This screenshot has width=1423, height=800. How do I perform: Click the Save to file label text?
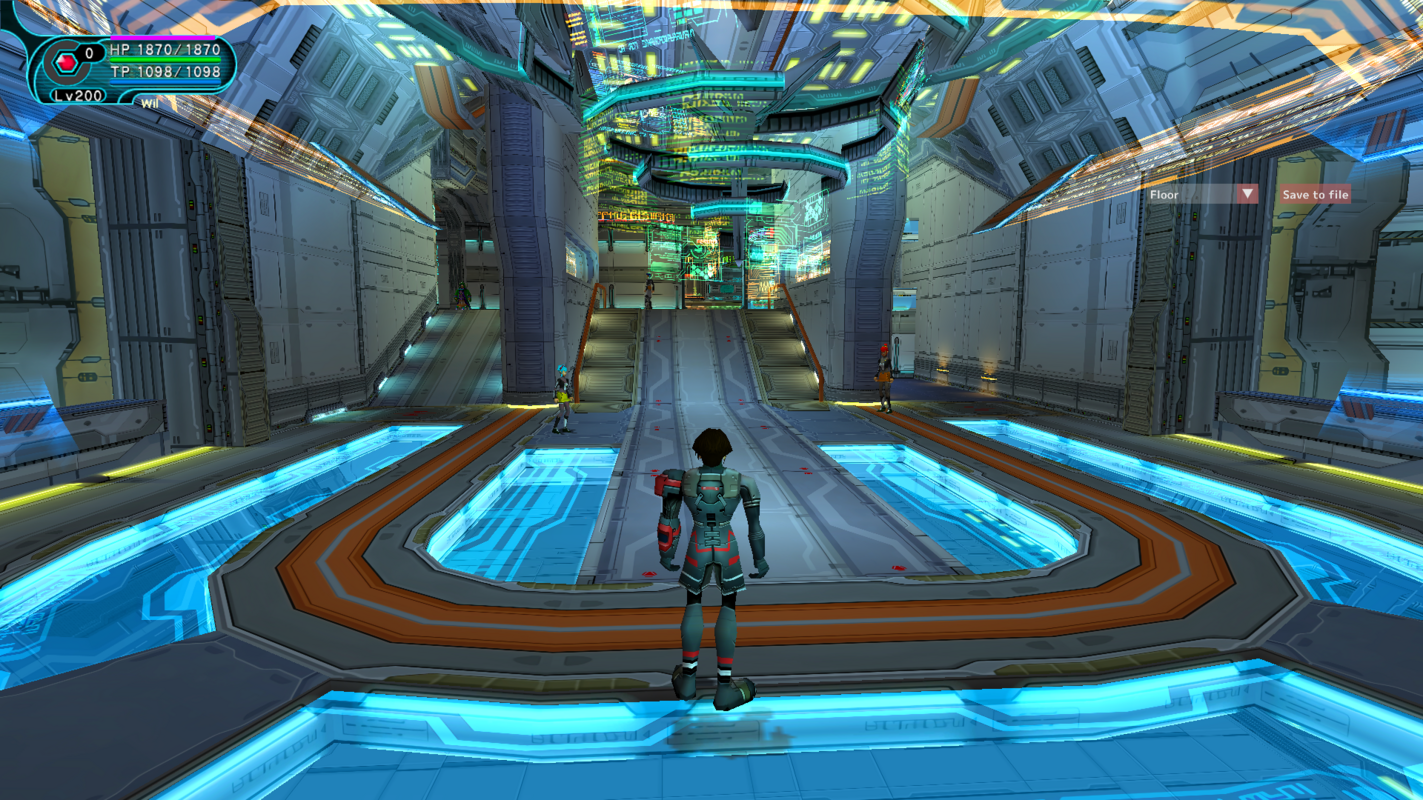1313,194
